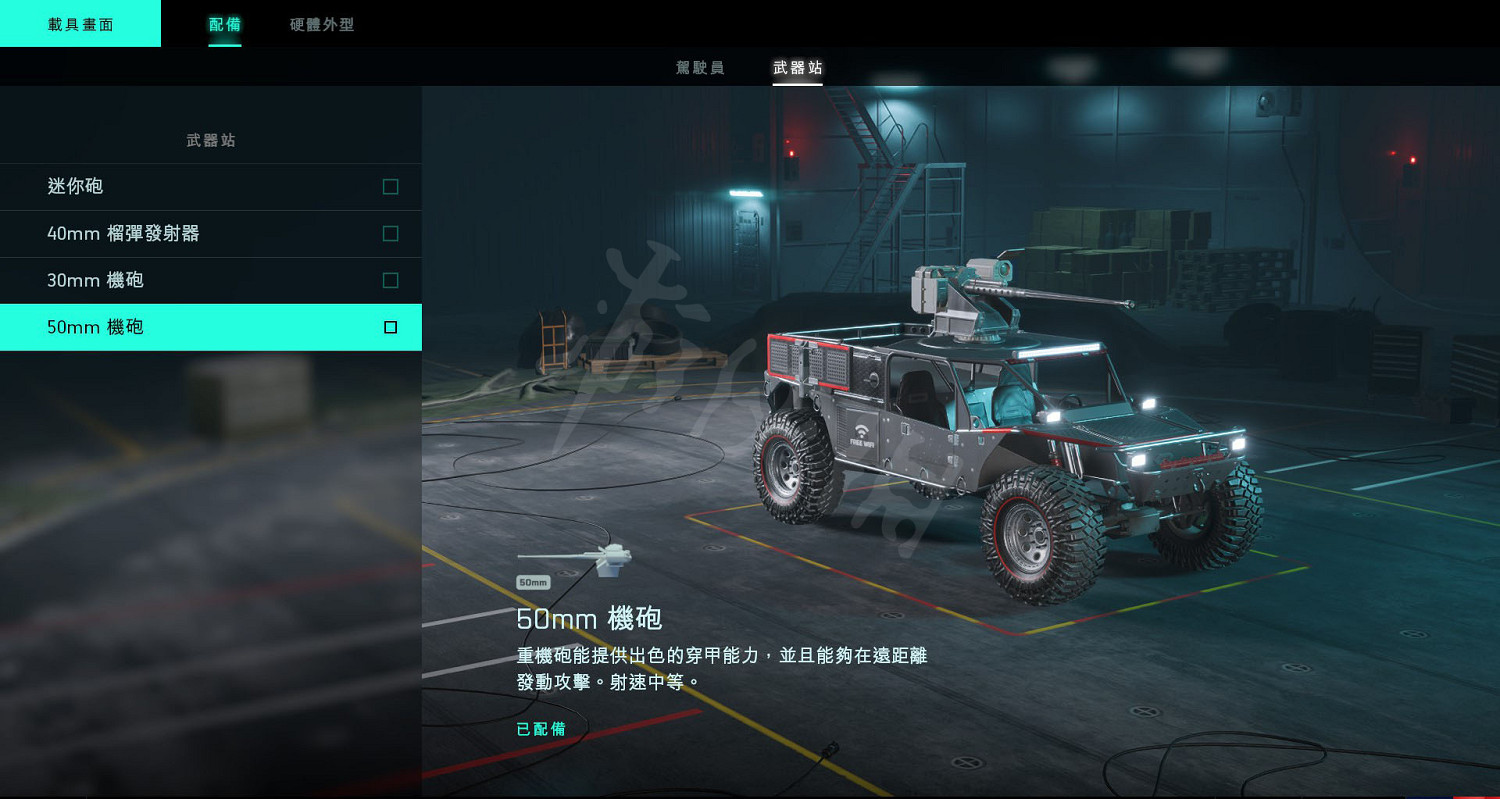This screenshot has width=1500, height=799.
Task: Toggle the 40mm 榴彈發射器 checkbox
Action: pos(389,234)
